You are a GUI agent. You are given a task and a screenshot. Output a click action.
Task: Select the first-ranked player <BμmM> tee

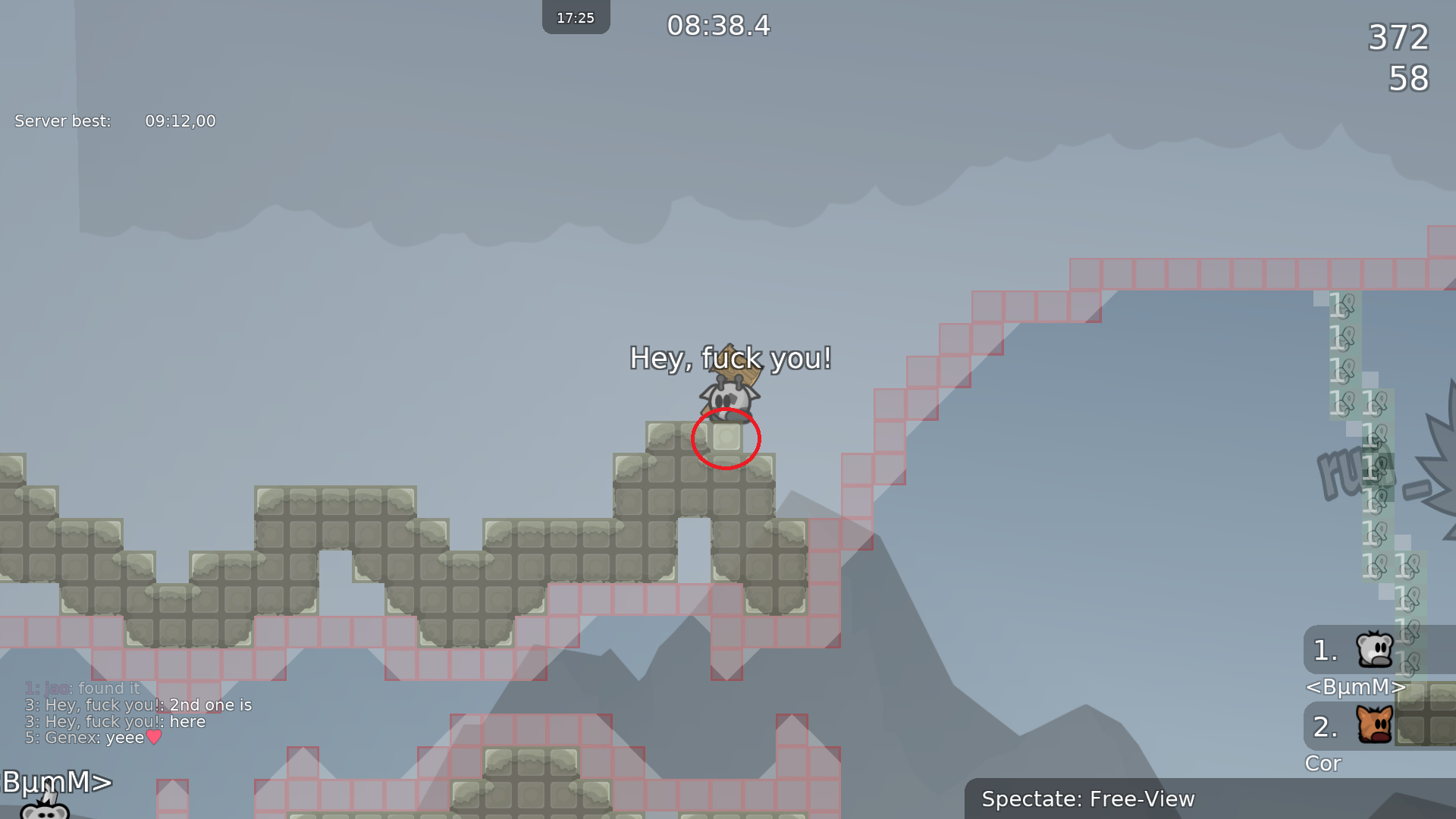tap(1374, 649)
